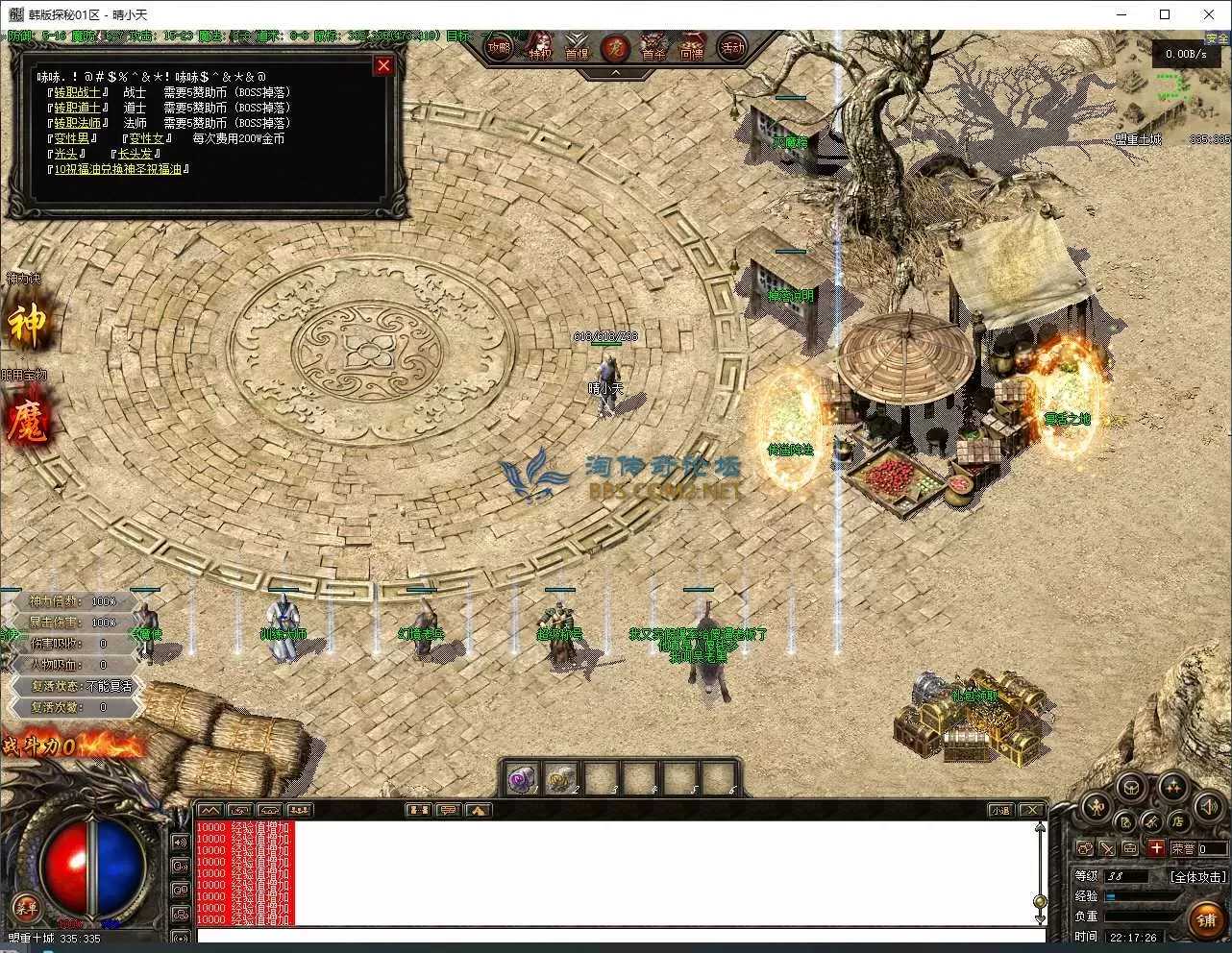Screen dimensions: 1232x953
Task: Show the 首爆 first-drop panel
Action: [x=577, y=47]
